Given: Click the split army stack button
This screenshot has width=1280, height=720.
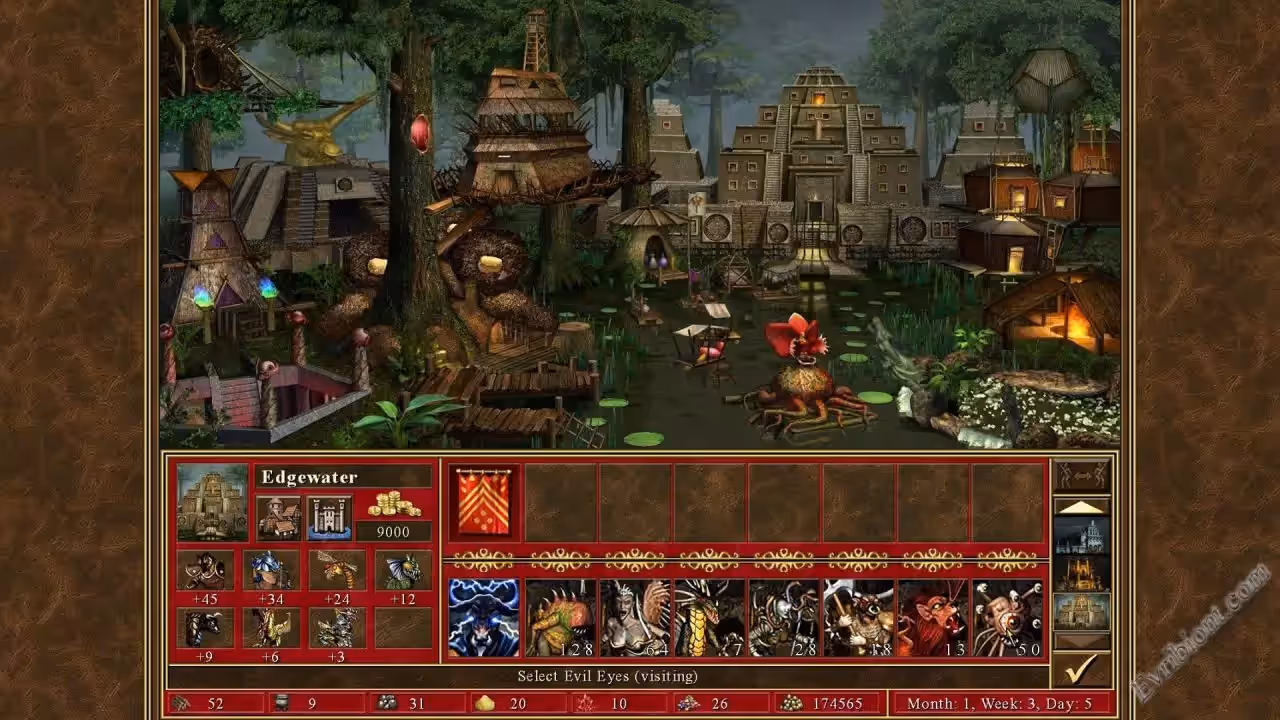Looking at the screenshot, I should coord(1081,475).
